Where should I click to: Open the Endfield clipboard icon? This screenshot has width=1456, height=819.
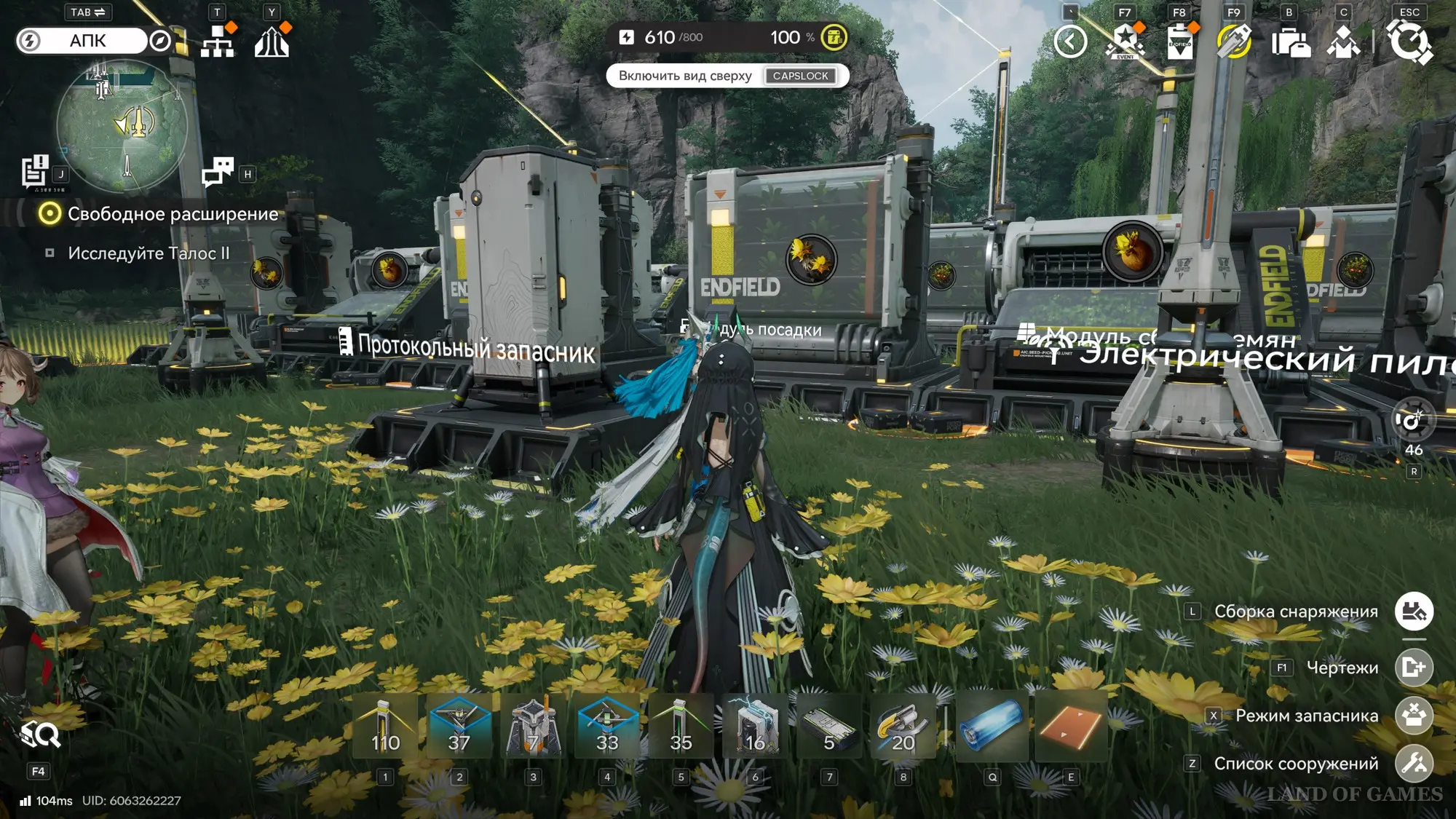1179,41
